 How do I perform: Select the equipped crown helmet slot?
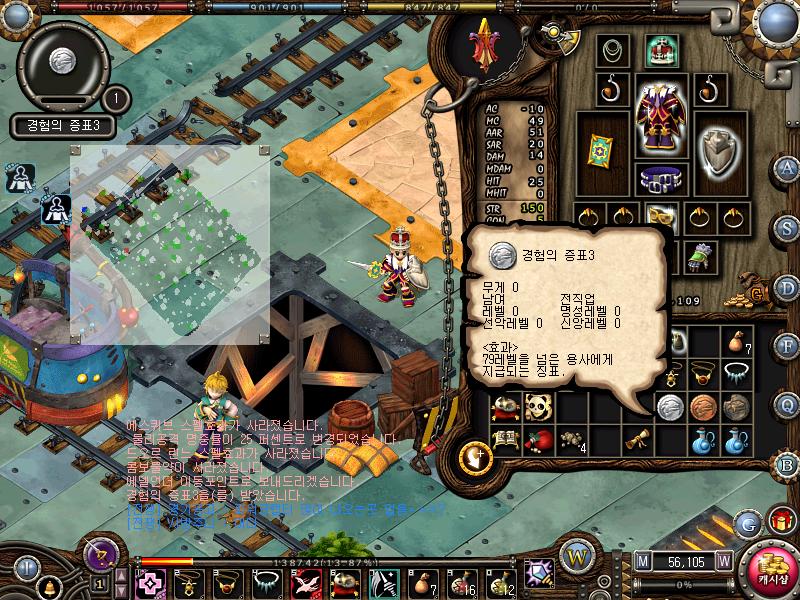click(660, 49)
